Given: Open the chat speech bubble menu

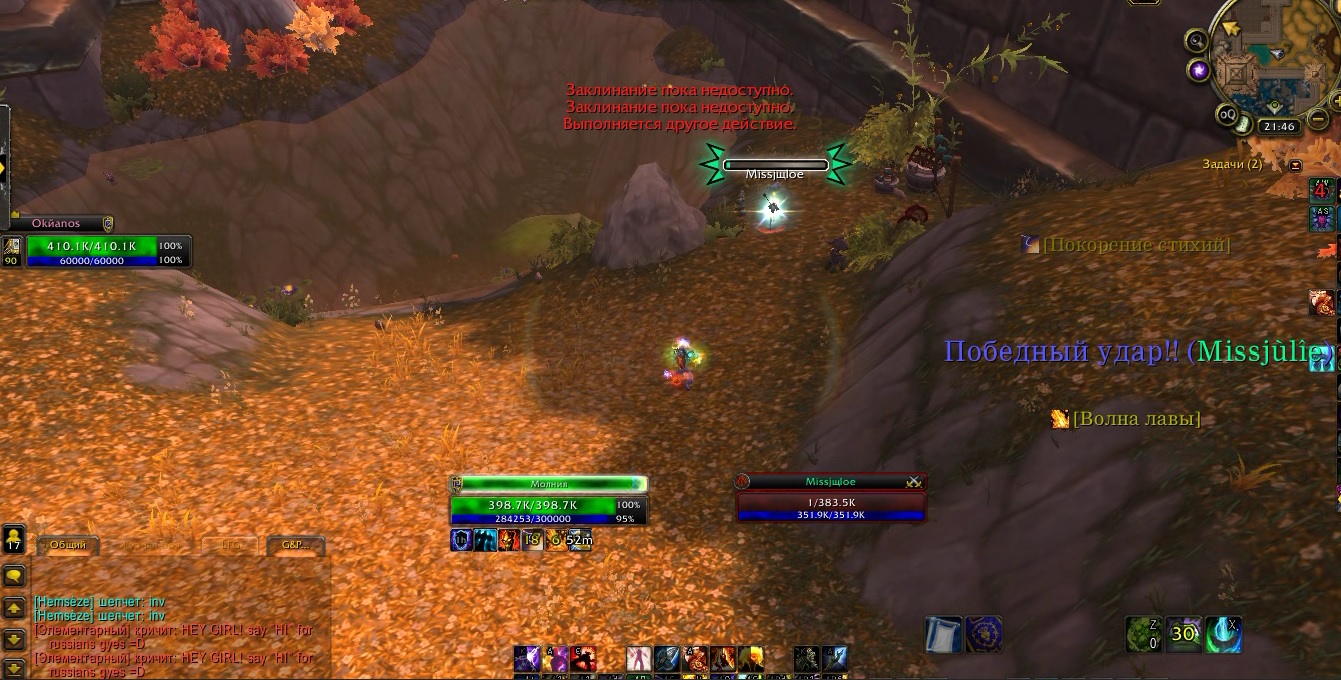Looking at the screenshot, I should coord(14,576).
